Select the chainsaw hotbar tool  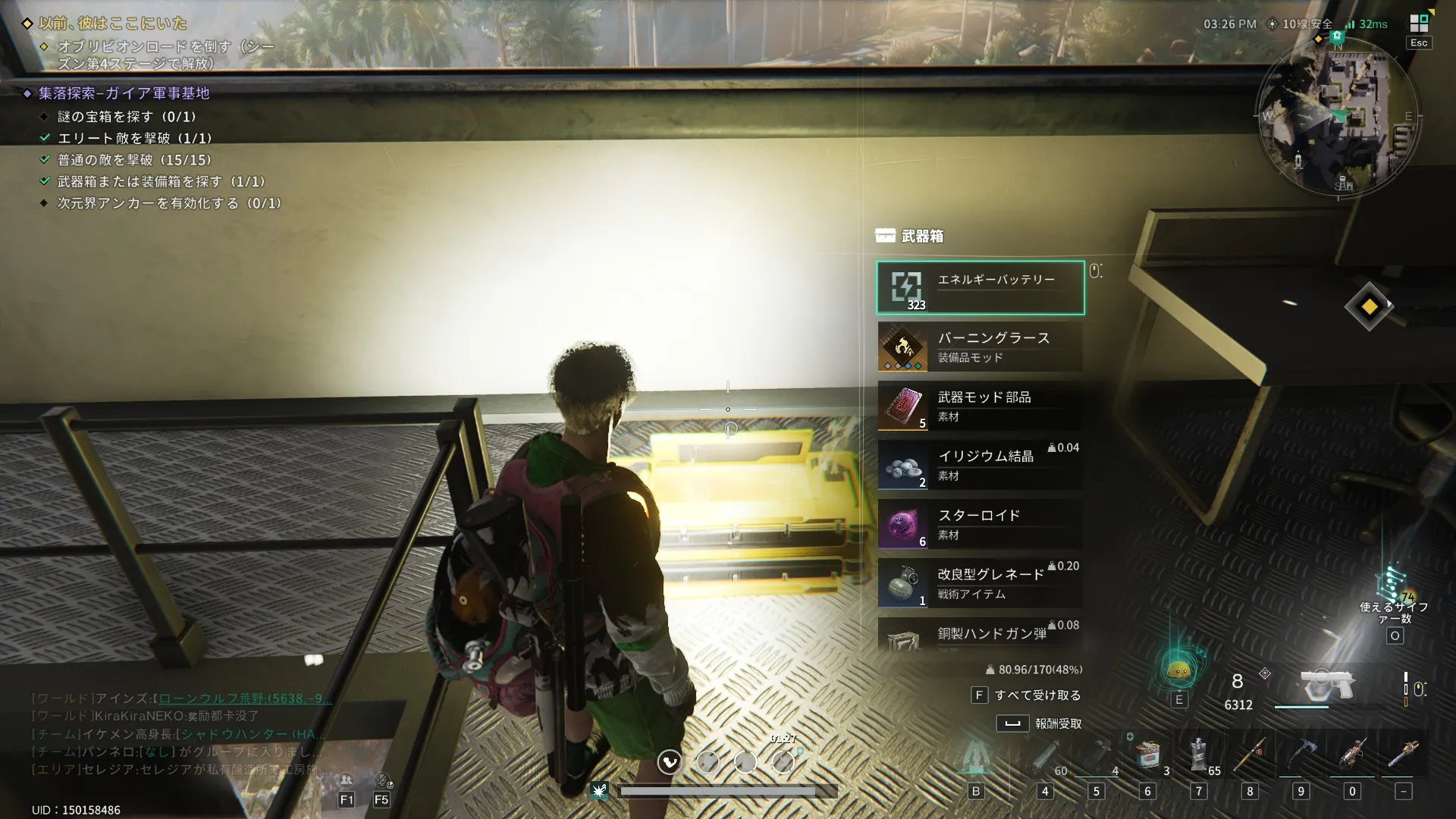tap(1352, 755)
